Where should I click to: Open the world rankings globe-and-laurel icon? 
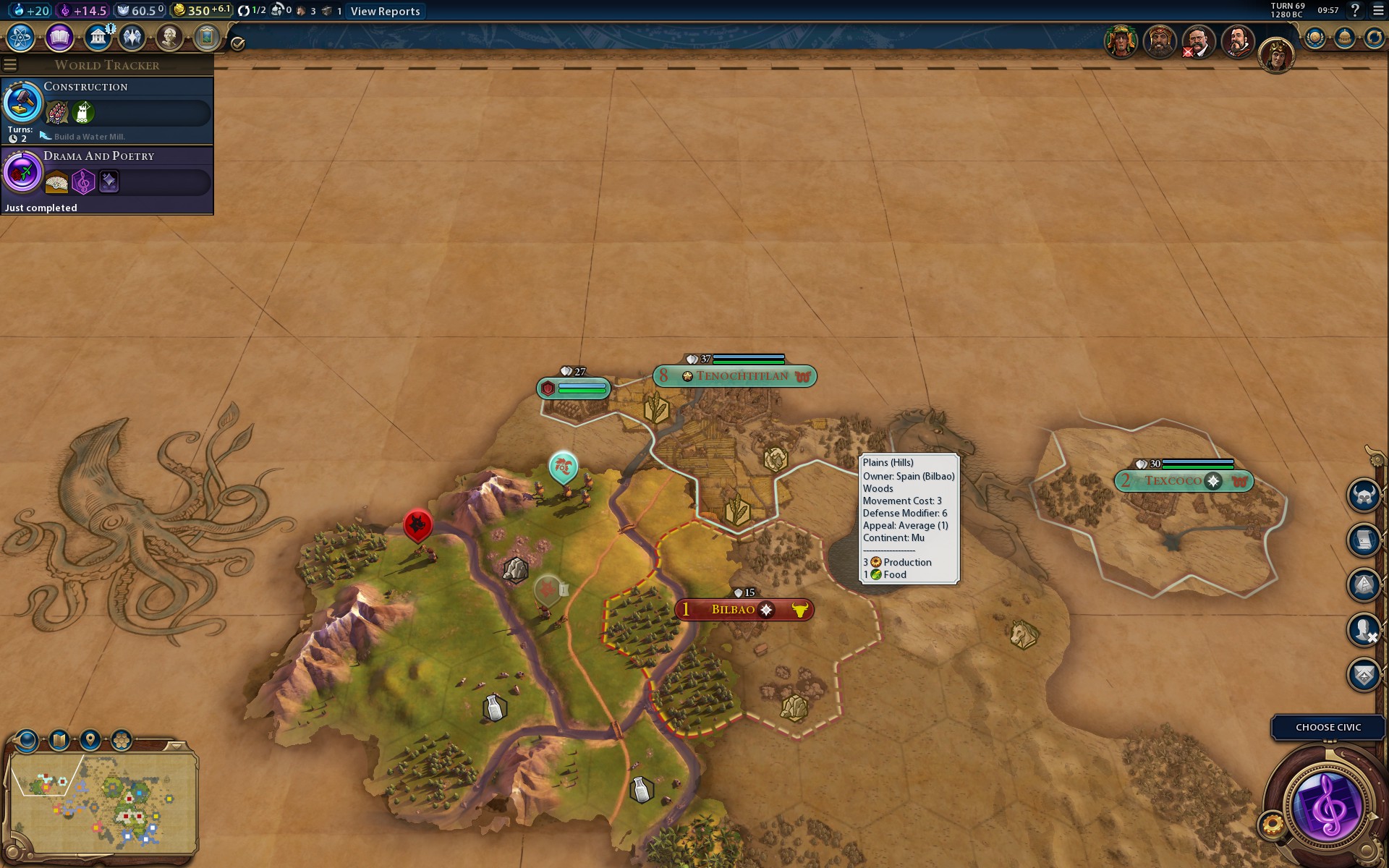click(x=1314, y=38)
